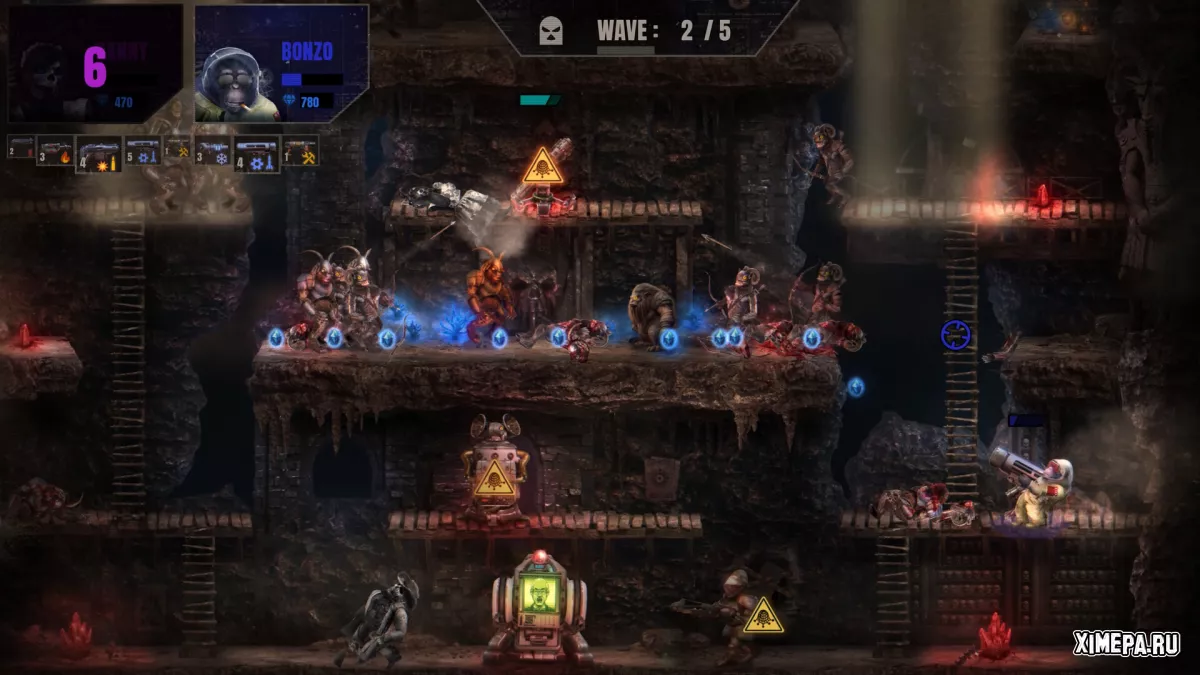
Task: Open the XIMEPA.RU watermark link
Action: coord(1126,644)
